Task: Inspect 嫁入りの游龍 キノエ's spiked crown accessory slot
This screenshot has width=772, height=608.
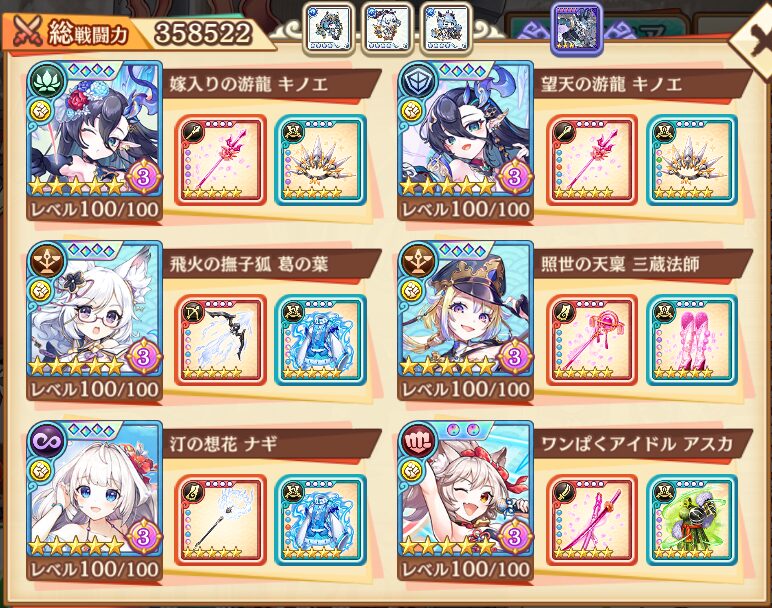Action: point(318,160)
